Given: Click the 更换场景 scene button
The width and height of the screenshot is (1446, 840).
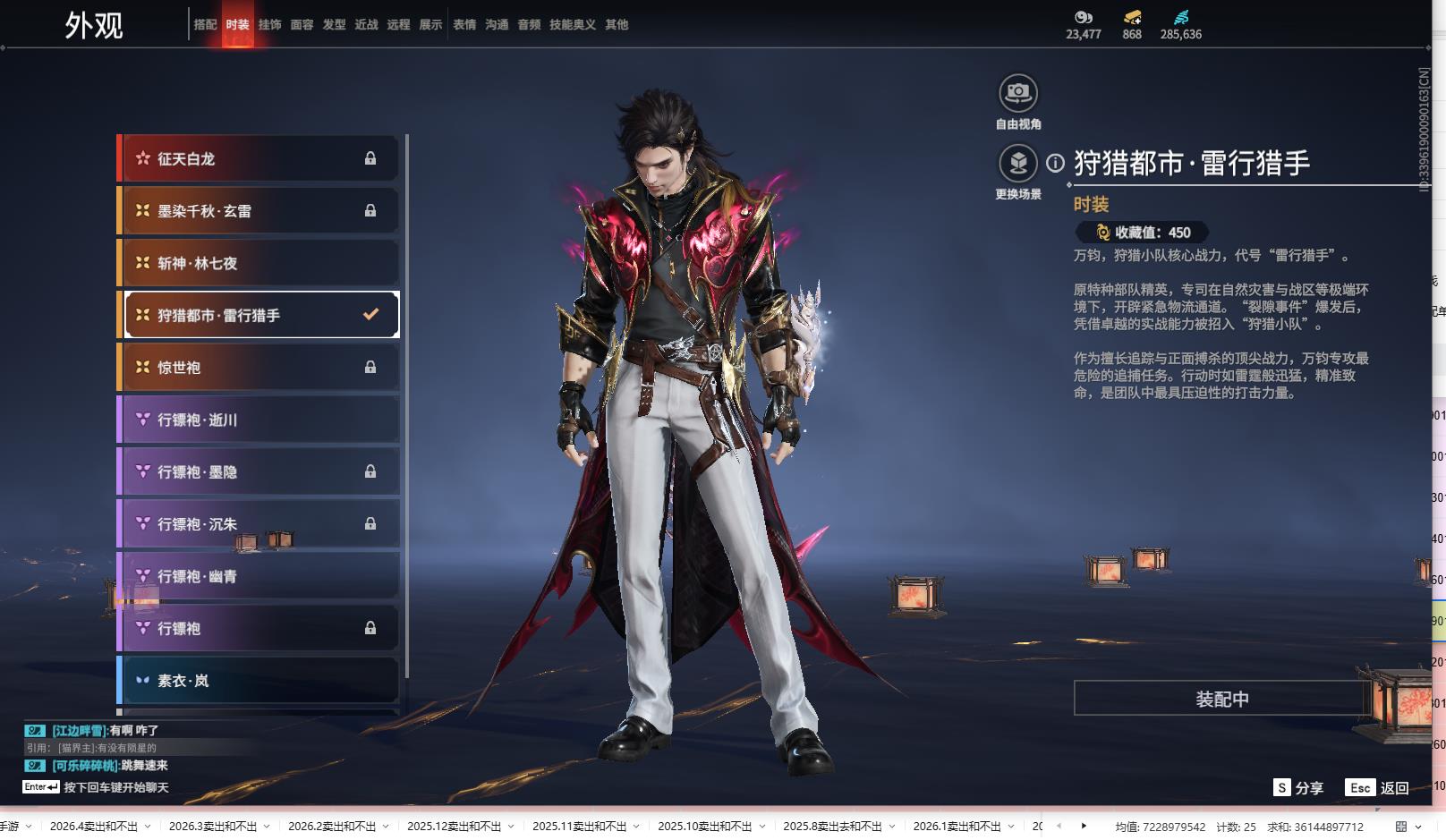Looking at the screenshot, I should click(x=1018, y=164).
